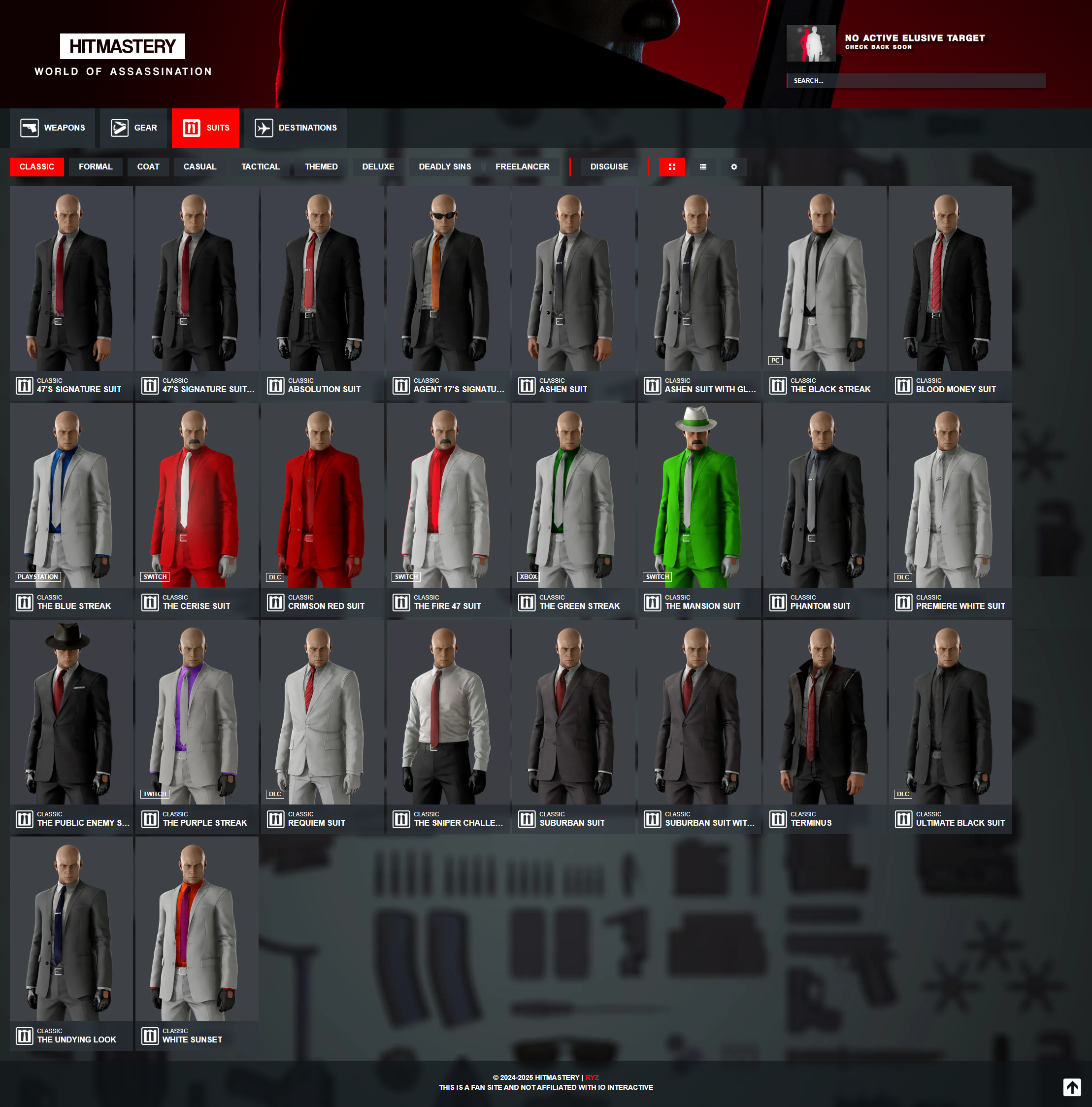Open the gear settings icon

click(x=734, y=167)
